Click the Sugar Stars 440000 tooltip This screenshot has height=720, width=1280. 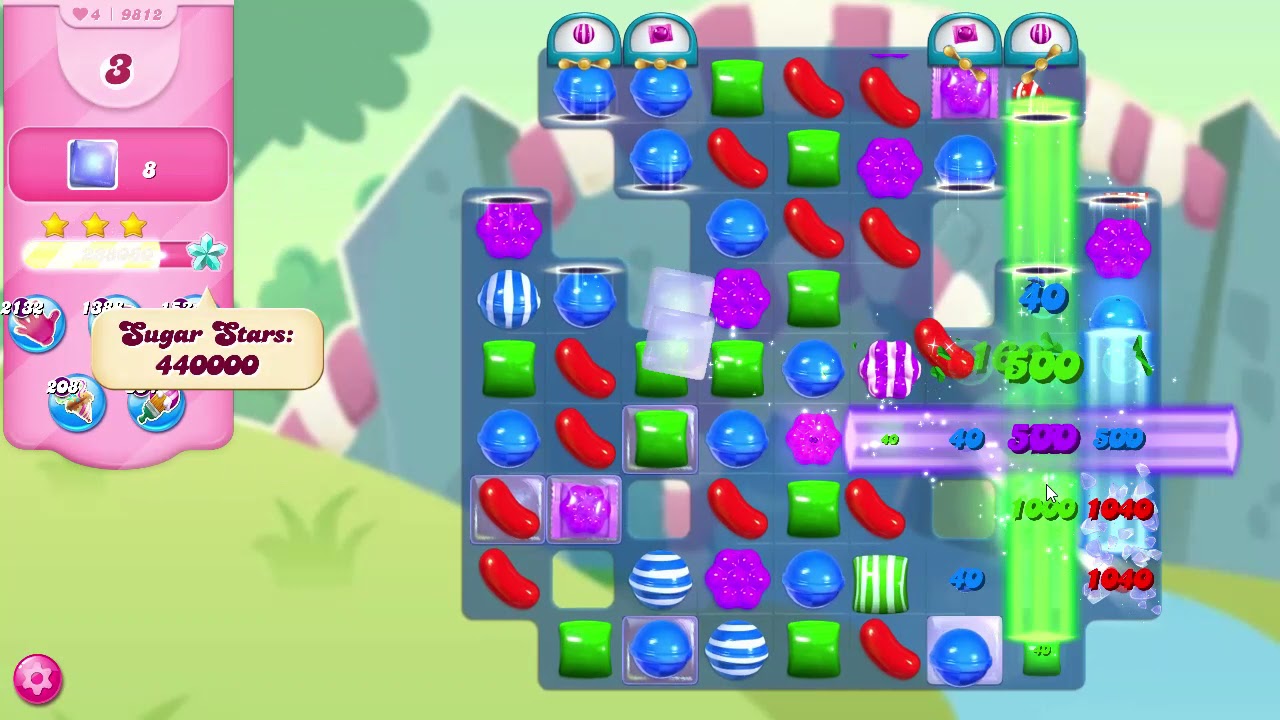point(205,352)
